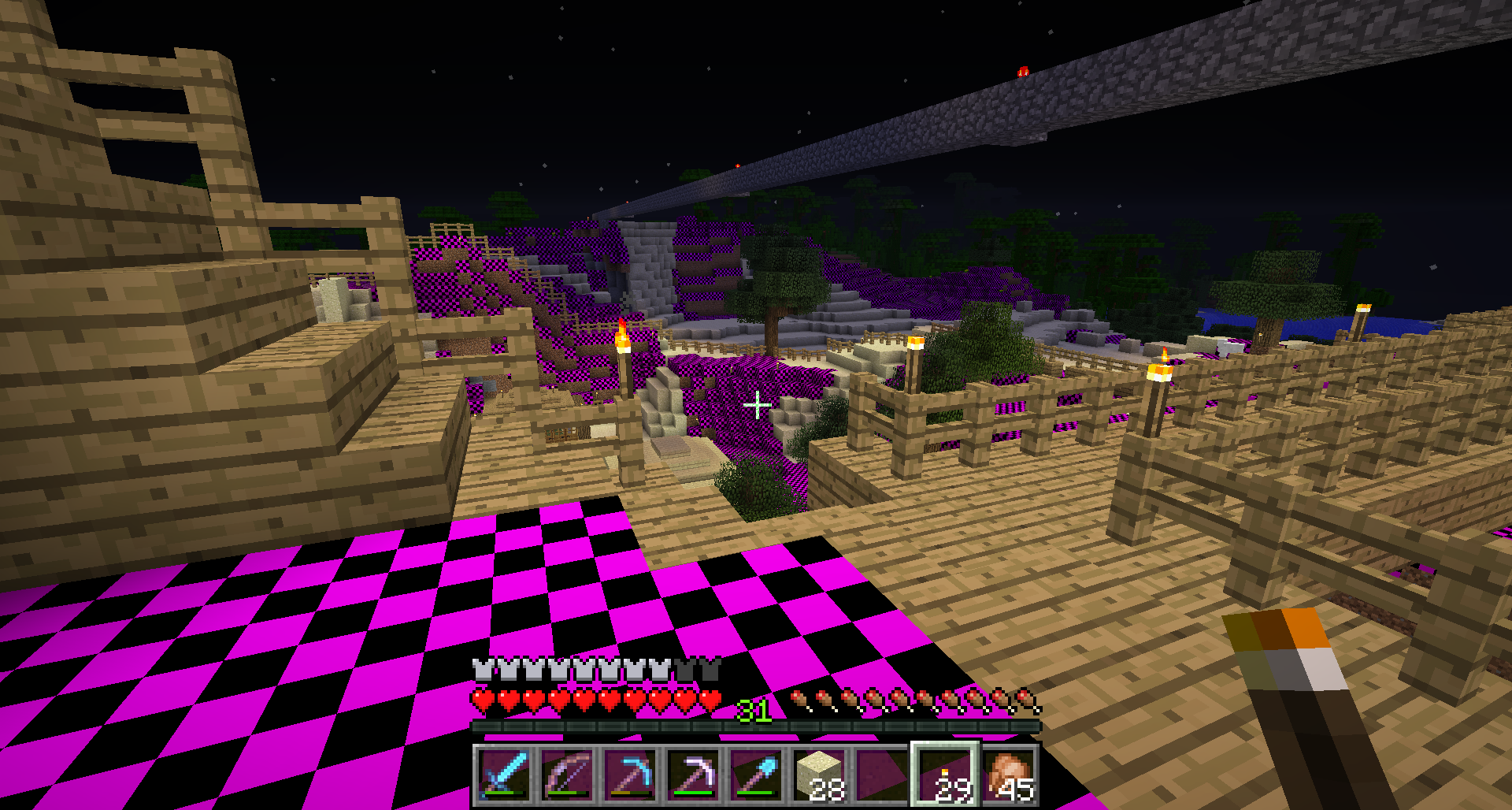This screenshot has height=810, width=1512.
Task: Pick the iron pickaxe hotbar slot
Action: (x=693, y=775)
